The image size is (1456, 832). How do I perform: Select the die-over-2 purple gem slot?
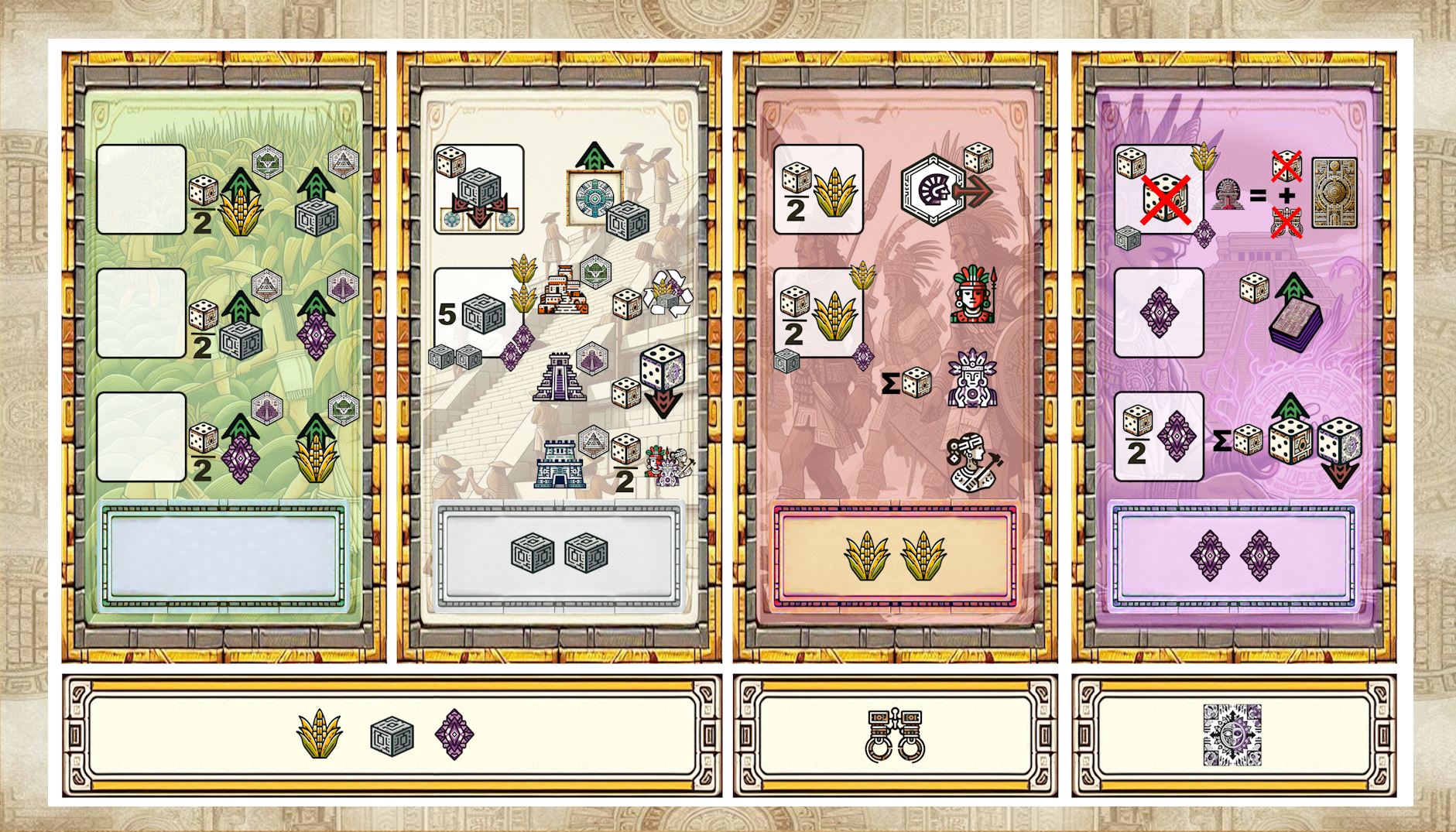pyautogui.click(x=1158, y=437)
